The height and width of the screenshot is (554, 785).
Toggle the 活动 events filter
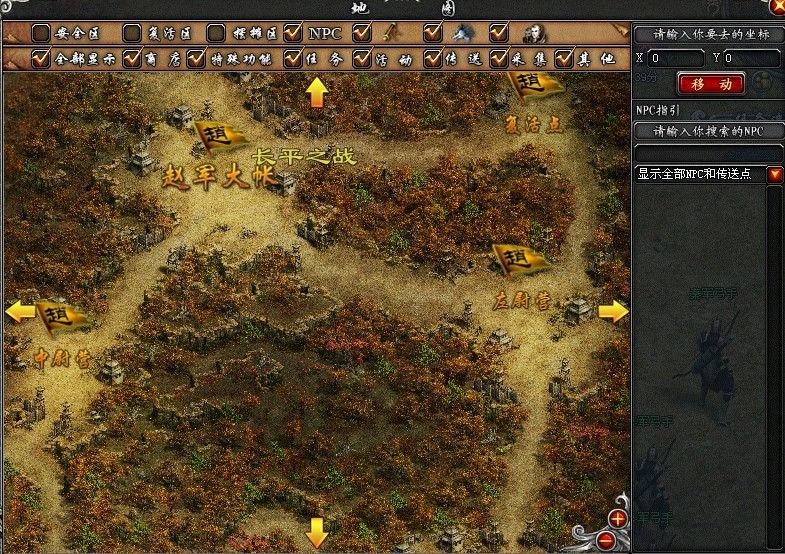[361, 59]
